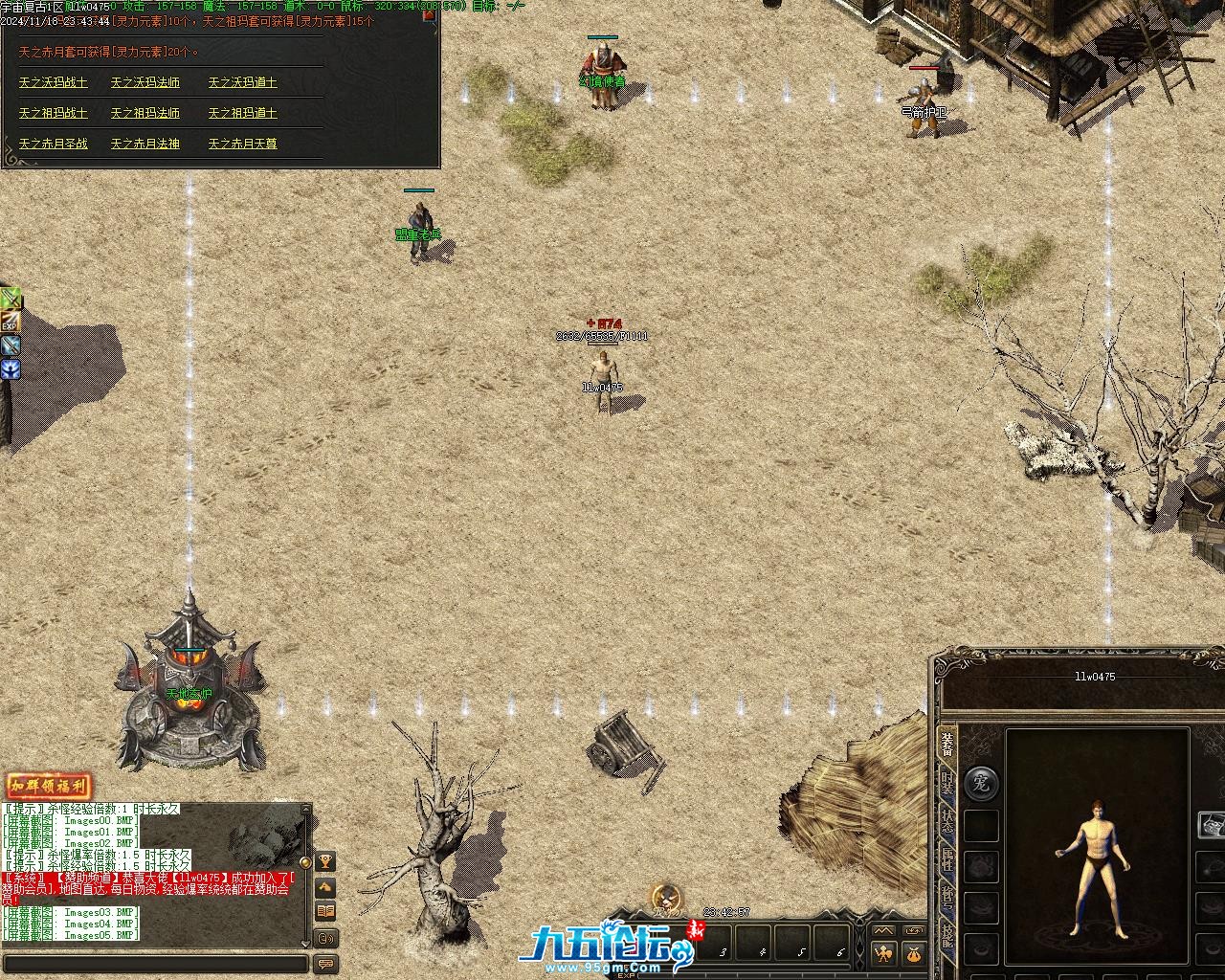
Task: Choose the 天之赤月法神 set link
Action: 145,144
